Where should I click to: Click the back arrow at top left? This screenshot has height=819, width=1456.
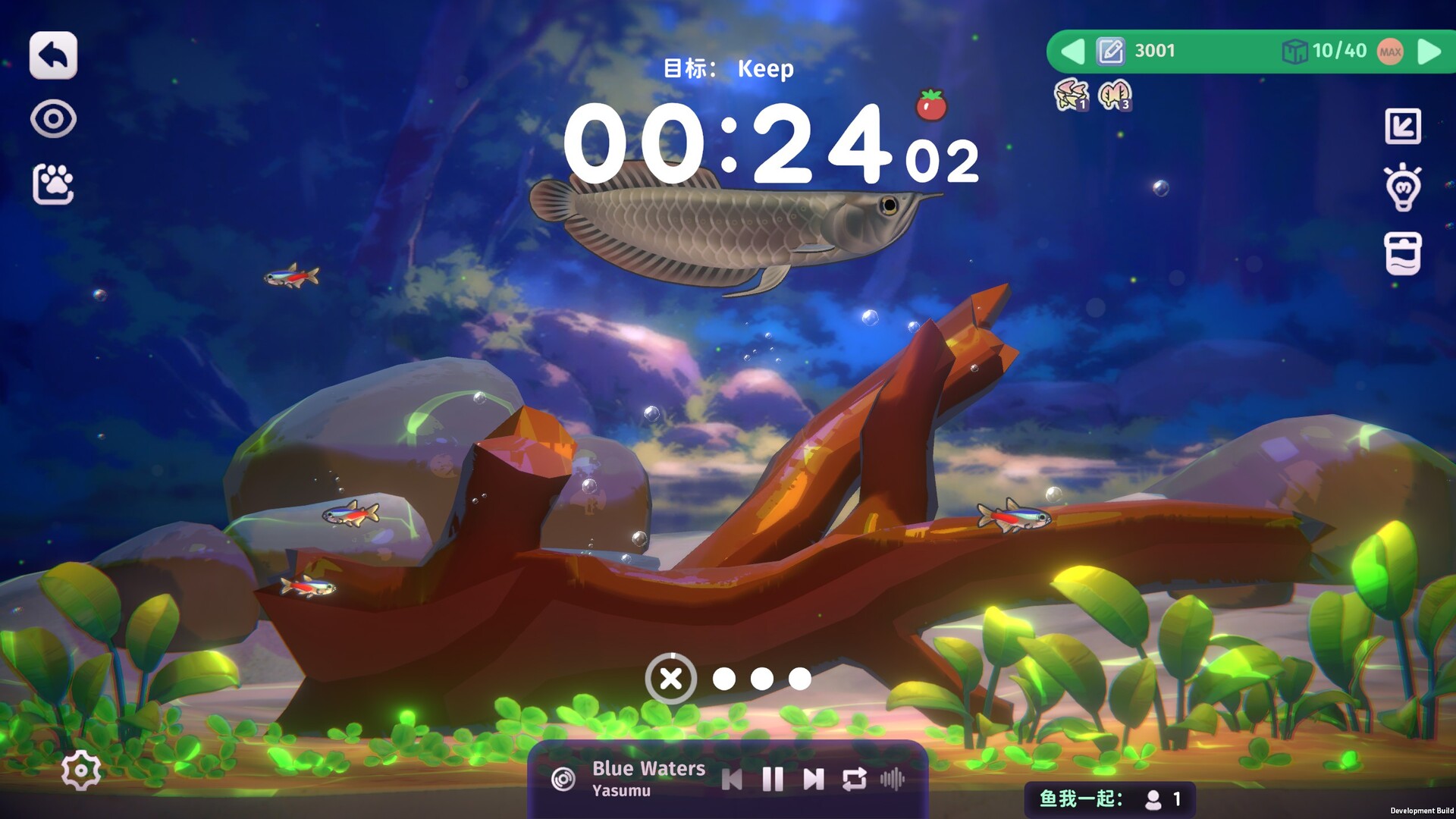[x=52, y=55]
